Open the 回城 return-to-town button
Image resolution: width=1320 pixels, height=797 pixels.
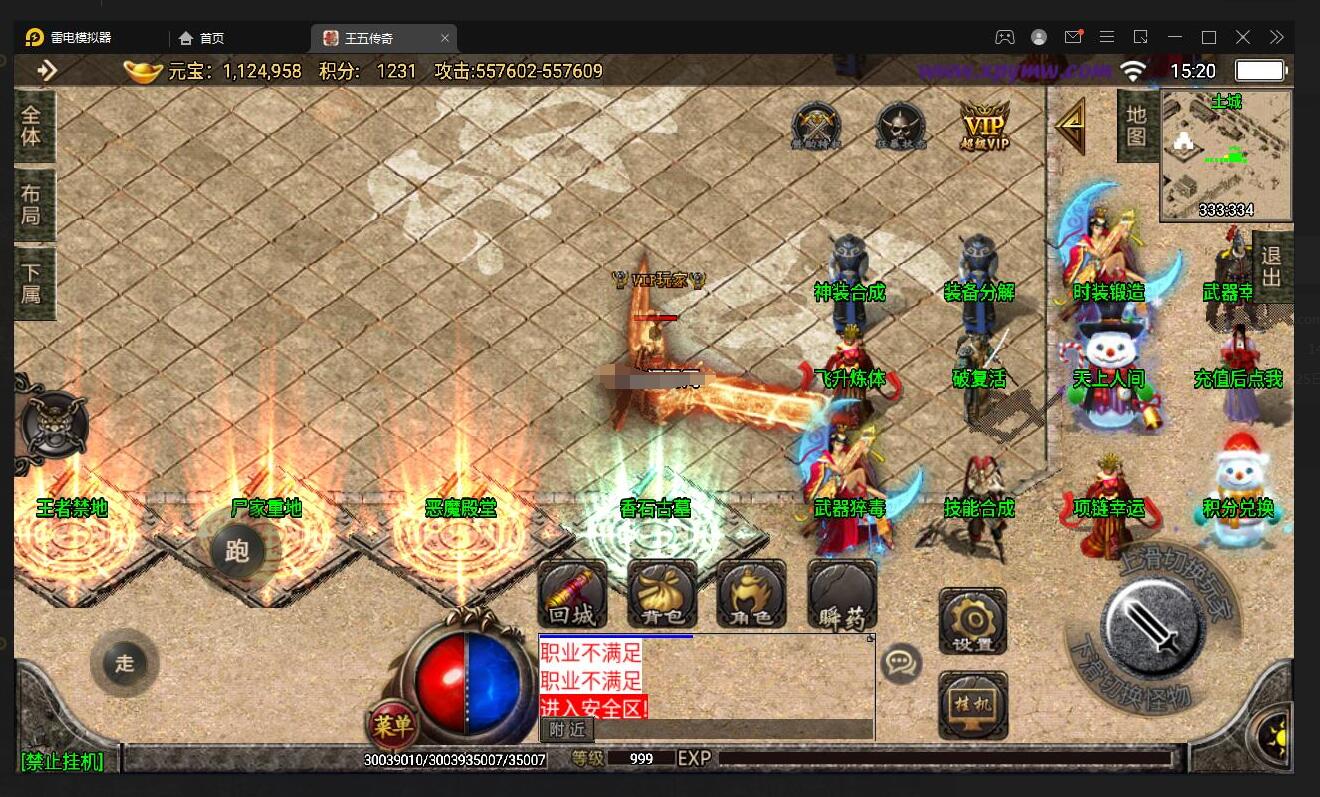point(573,594)
